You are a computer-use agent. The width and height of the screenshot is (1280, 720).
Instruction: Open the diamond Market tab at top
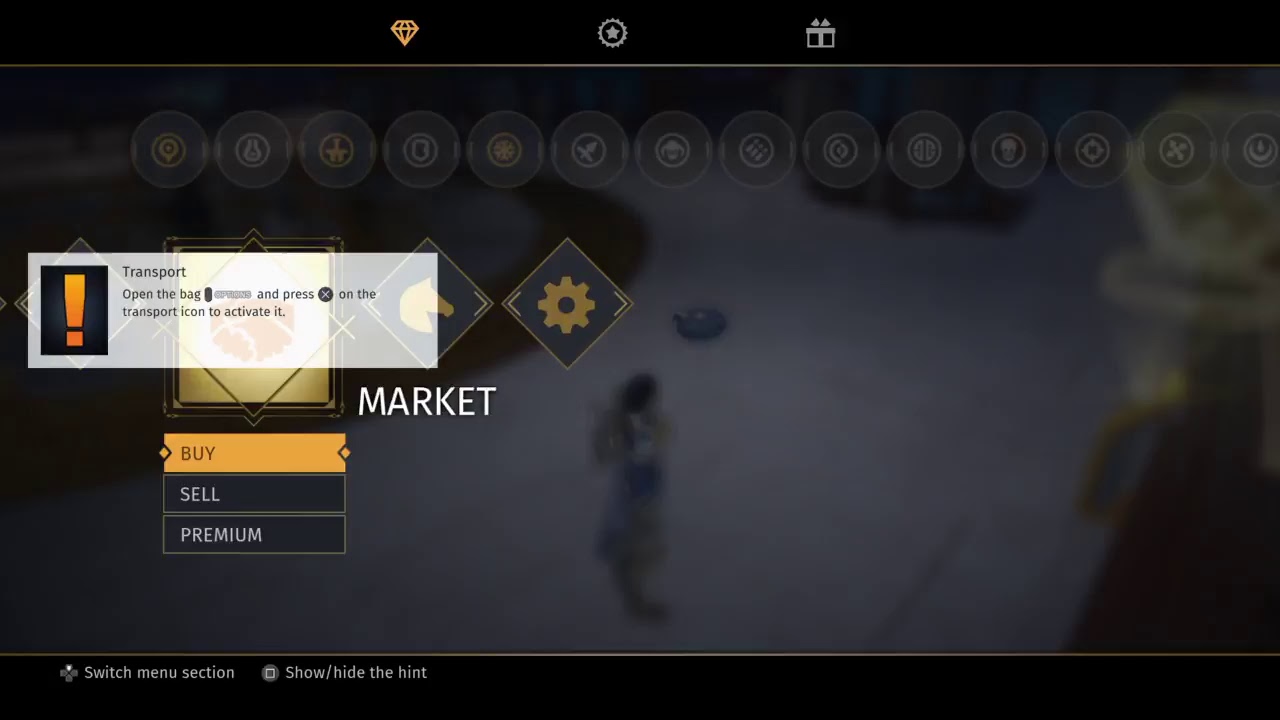click(x=404, y=33)
